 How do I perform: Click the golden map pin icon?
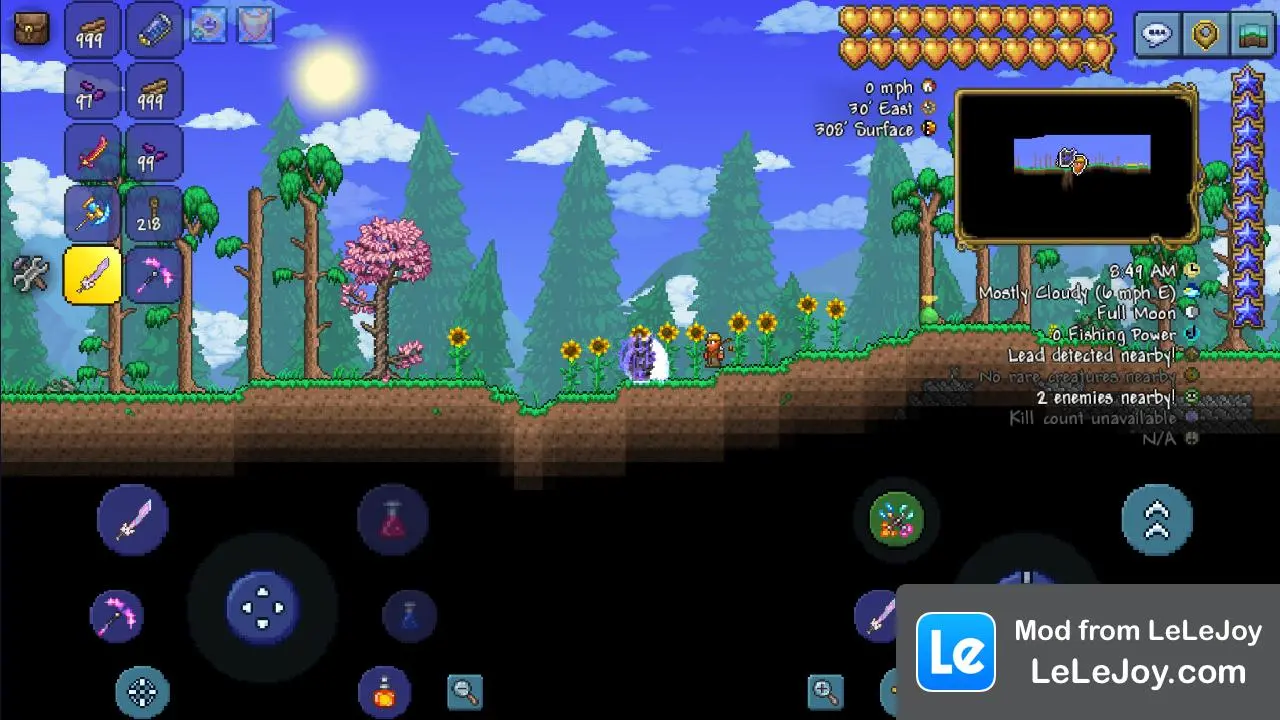pyautogui.click(x=1203, y=34)
